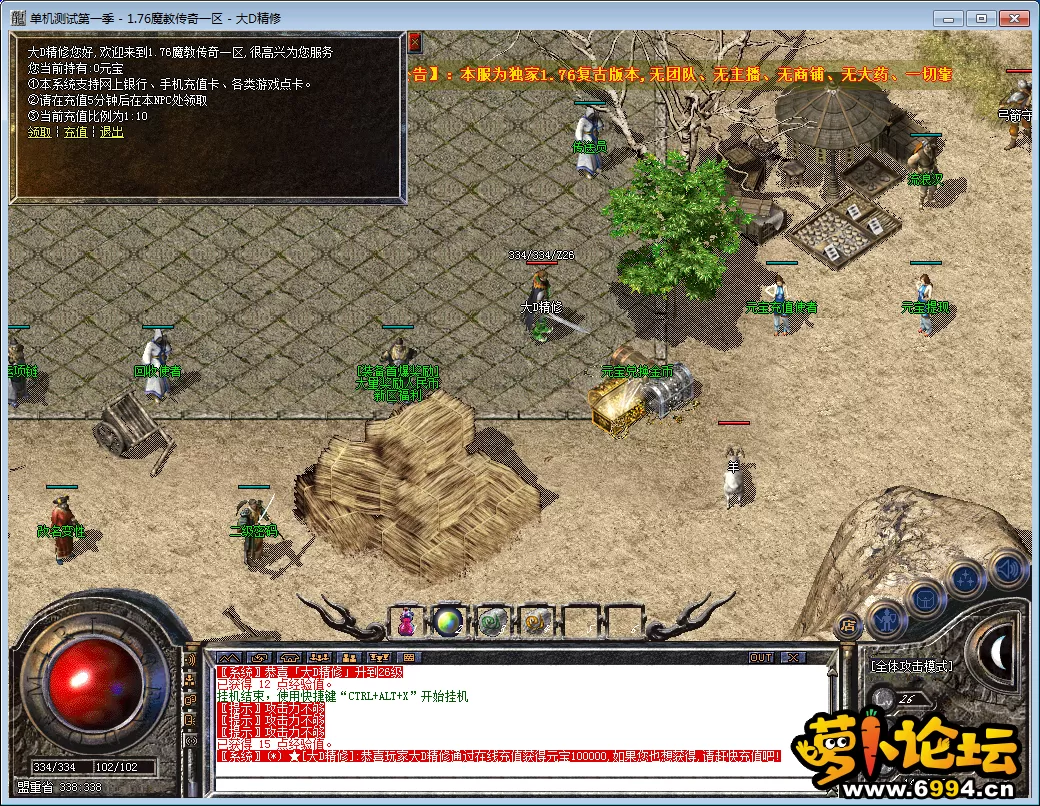Close the game window from the title bar
The height and width of the screenshot is (806, 1040).
coord(1014,18)
